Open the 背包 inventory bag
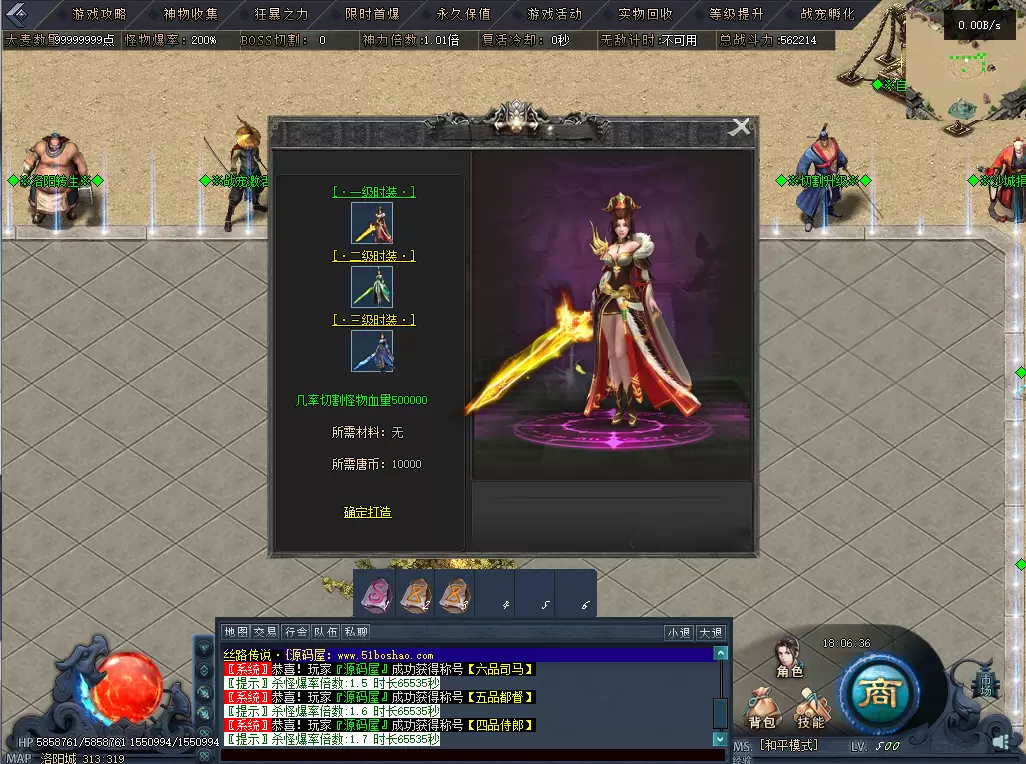The width and height of the screenshot is (1026, 764). pos(762,711)
